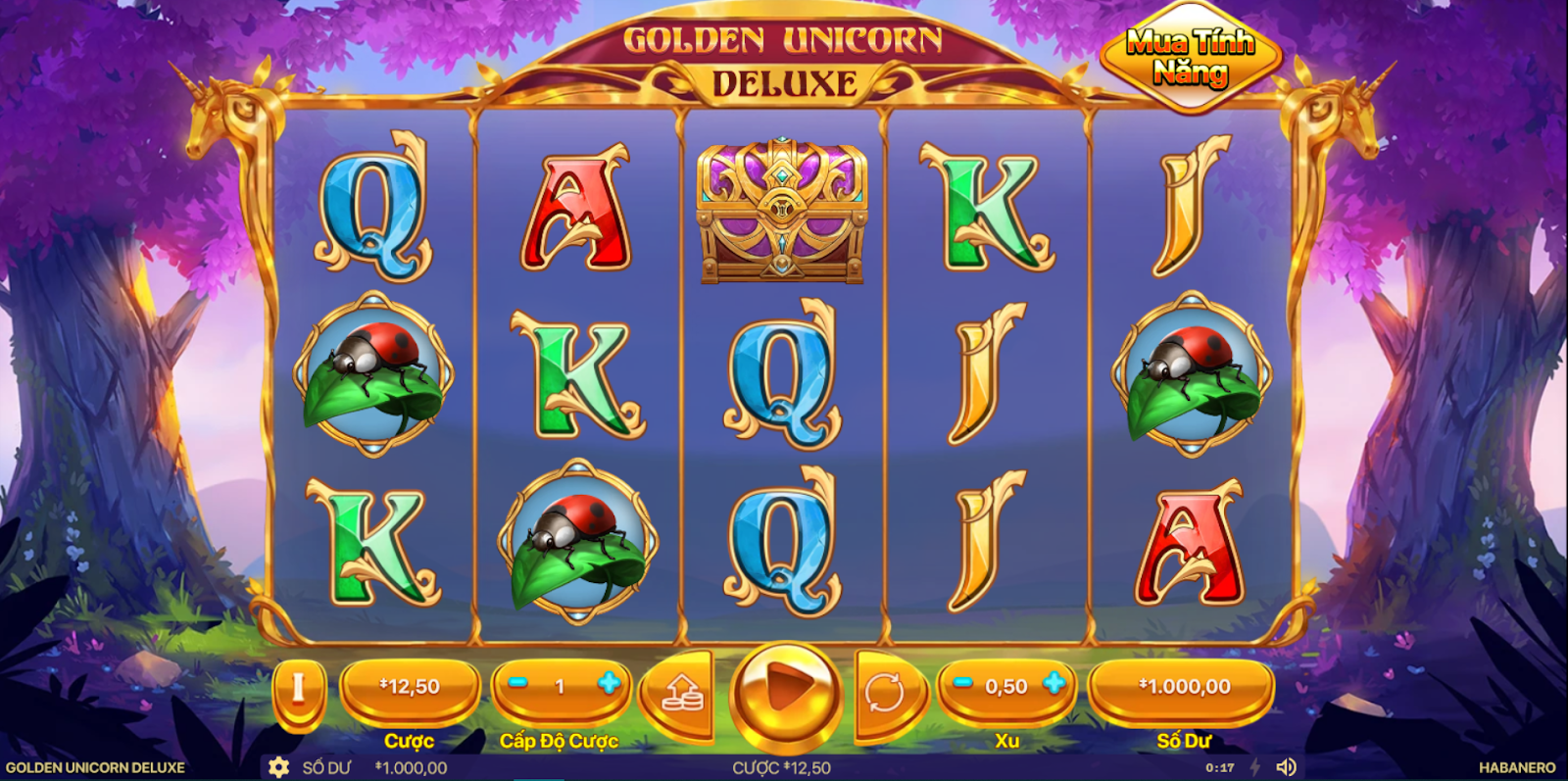
Task: Toggle sound with the speaker icon
Action: [1287, 767]
